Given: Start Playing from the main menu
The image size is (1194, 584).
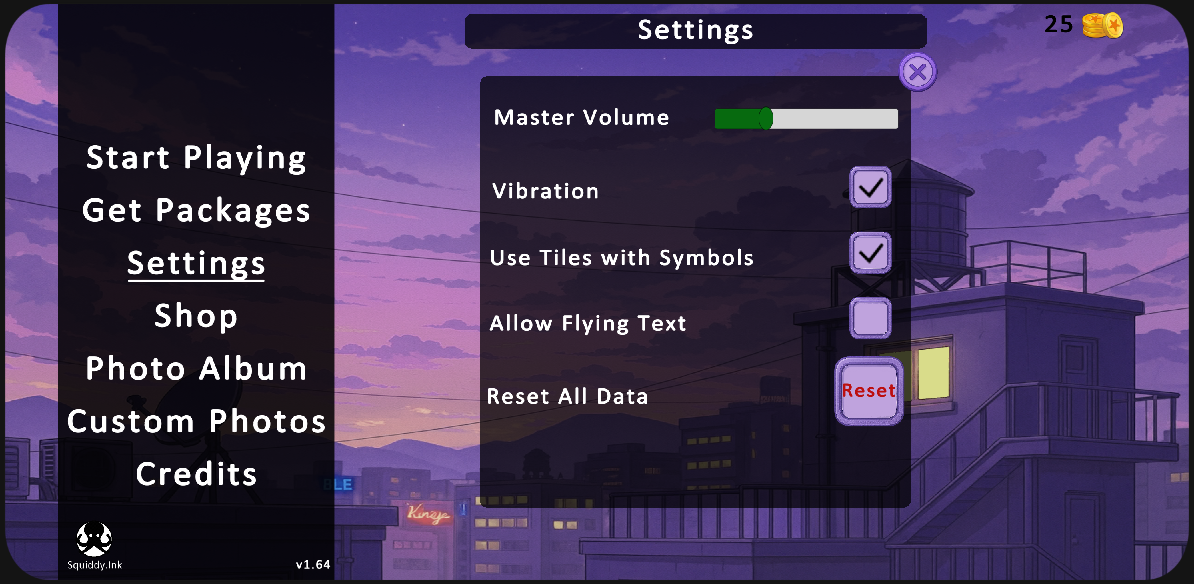Looking at the screenshot, I should [196, 158].
